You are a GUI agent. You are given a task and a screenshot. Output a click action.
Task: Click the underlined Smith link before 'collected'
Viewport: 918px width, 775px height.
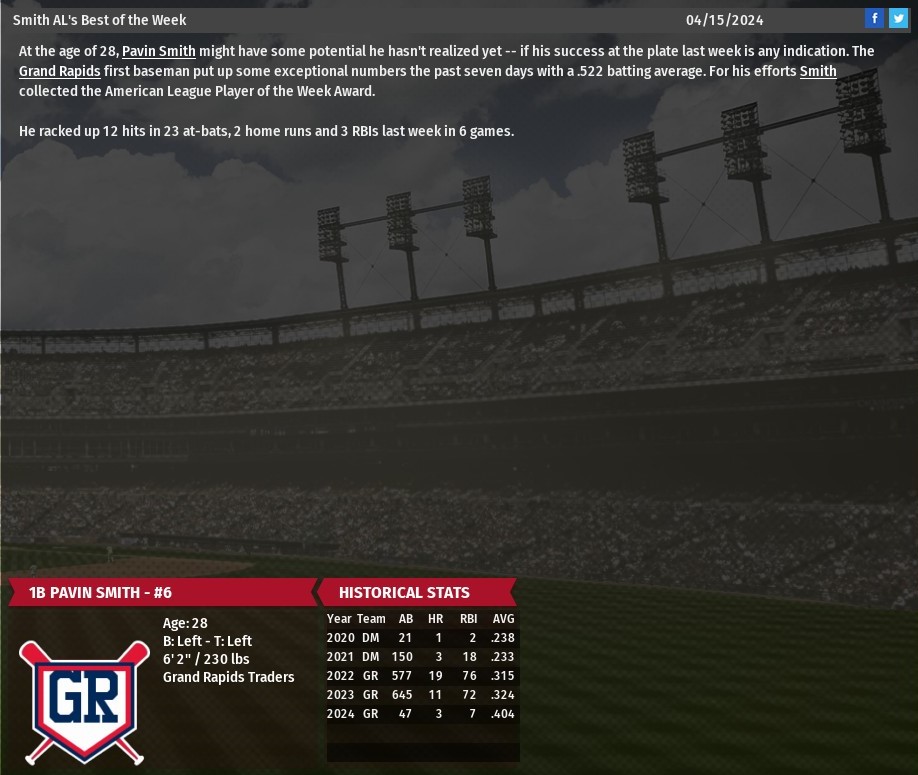[x=817, y=71]
